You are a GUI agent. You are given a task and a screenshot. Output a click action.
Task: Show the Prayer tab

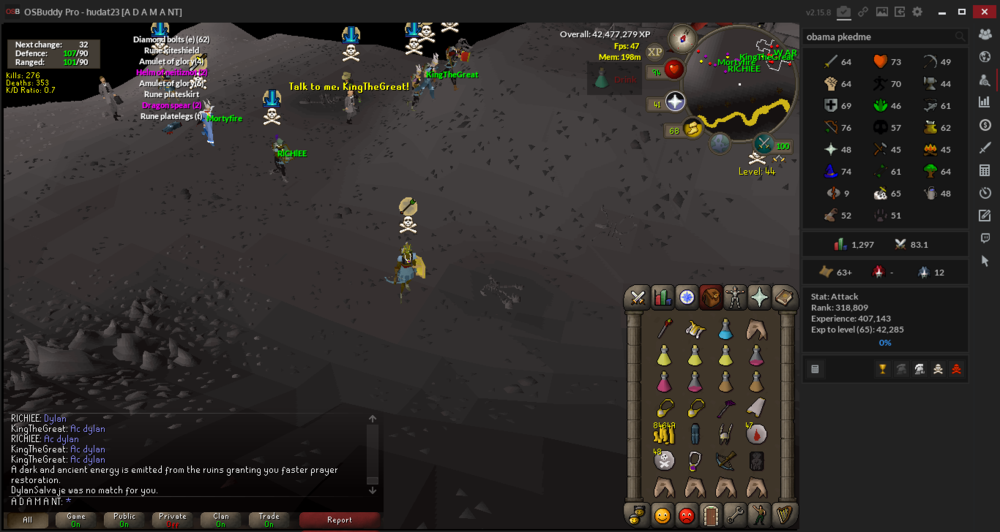[759, 297]
